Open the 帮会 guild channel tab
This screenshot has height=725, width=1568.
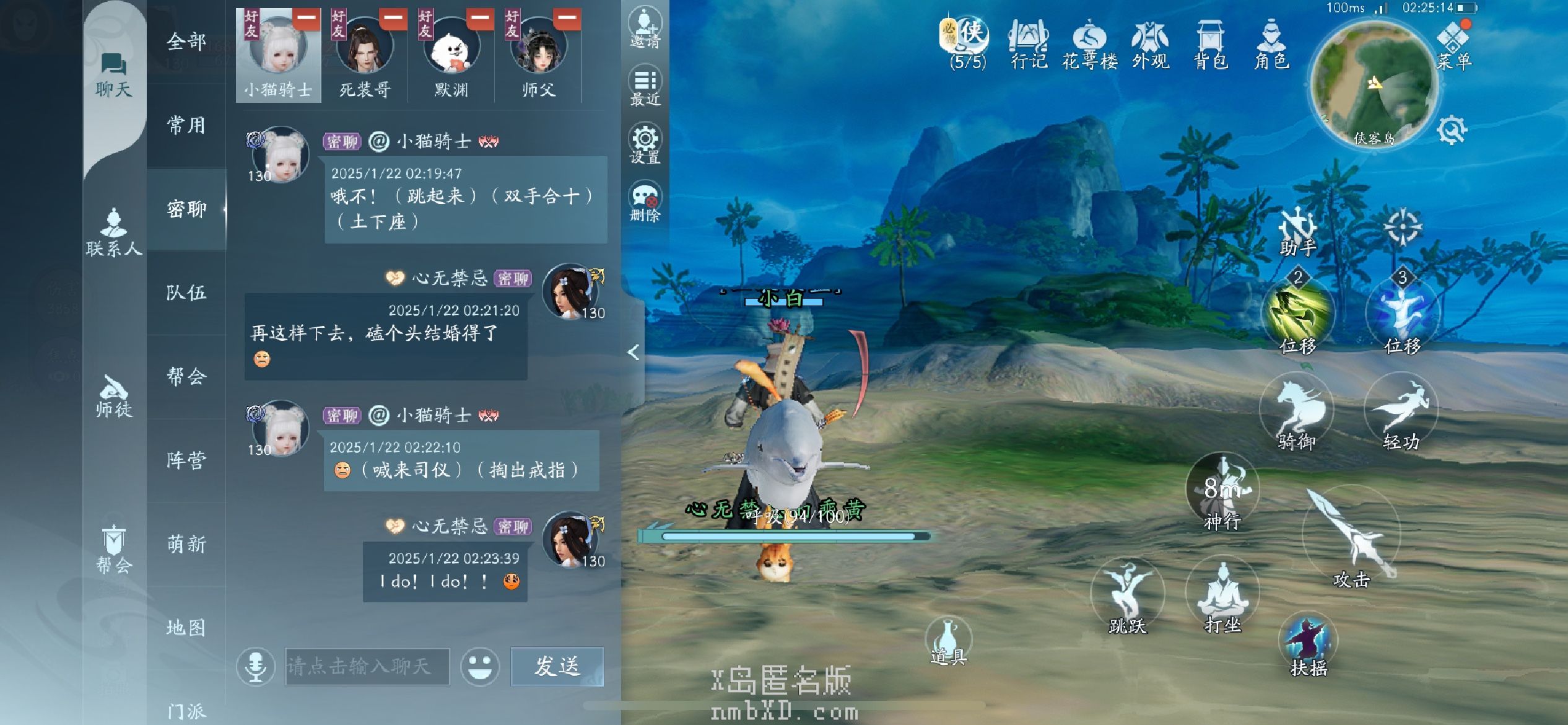186,376
